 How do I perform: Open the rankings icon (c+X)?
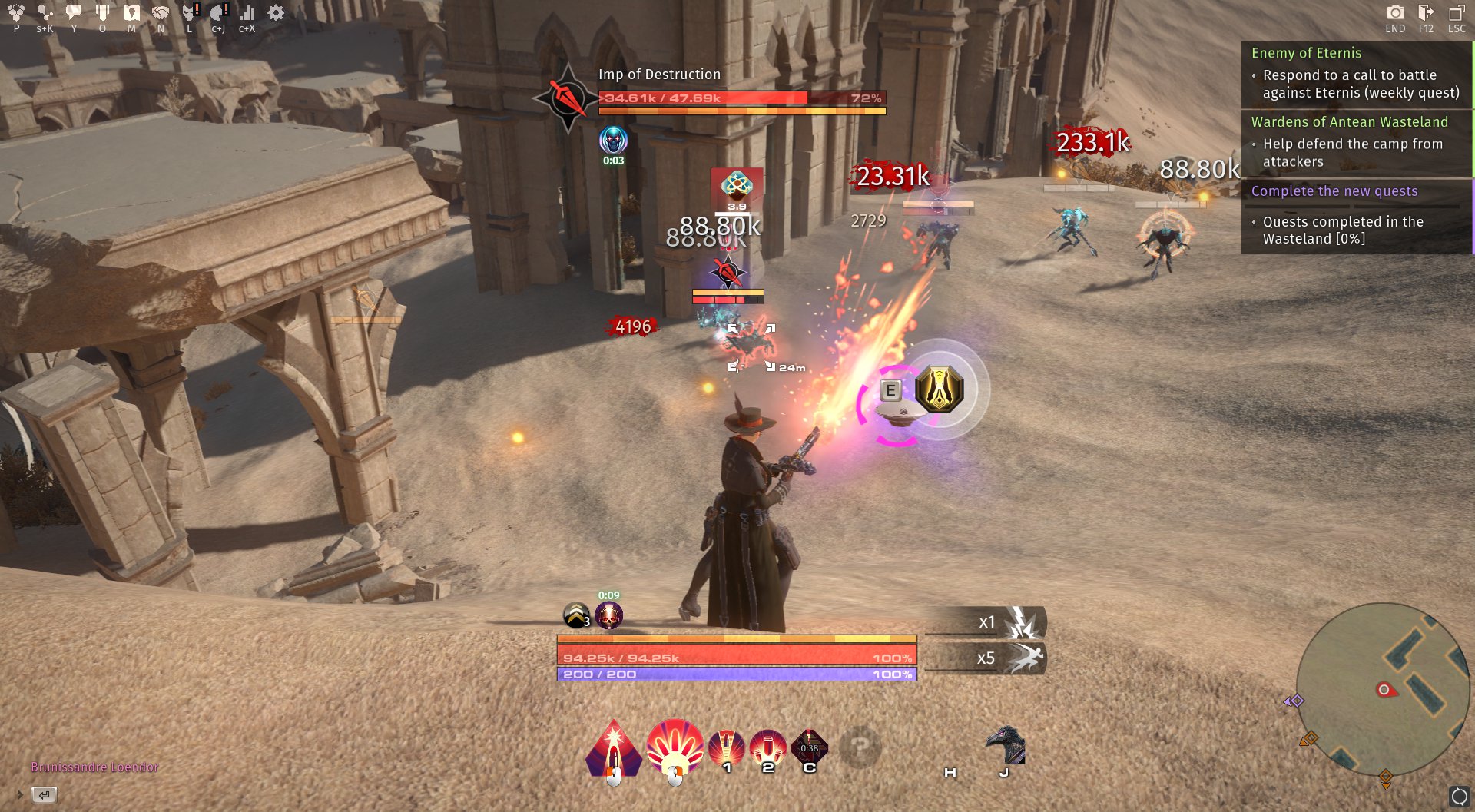(247, 12)
